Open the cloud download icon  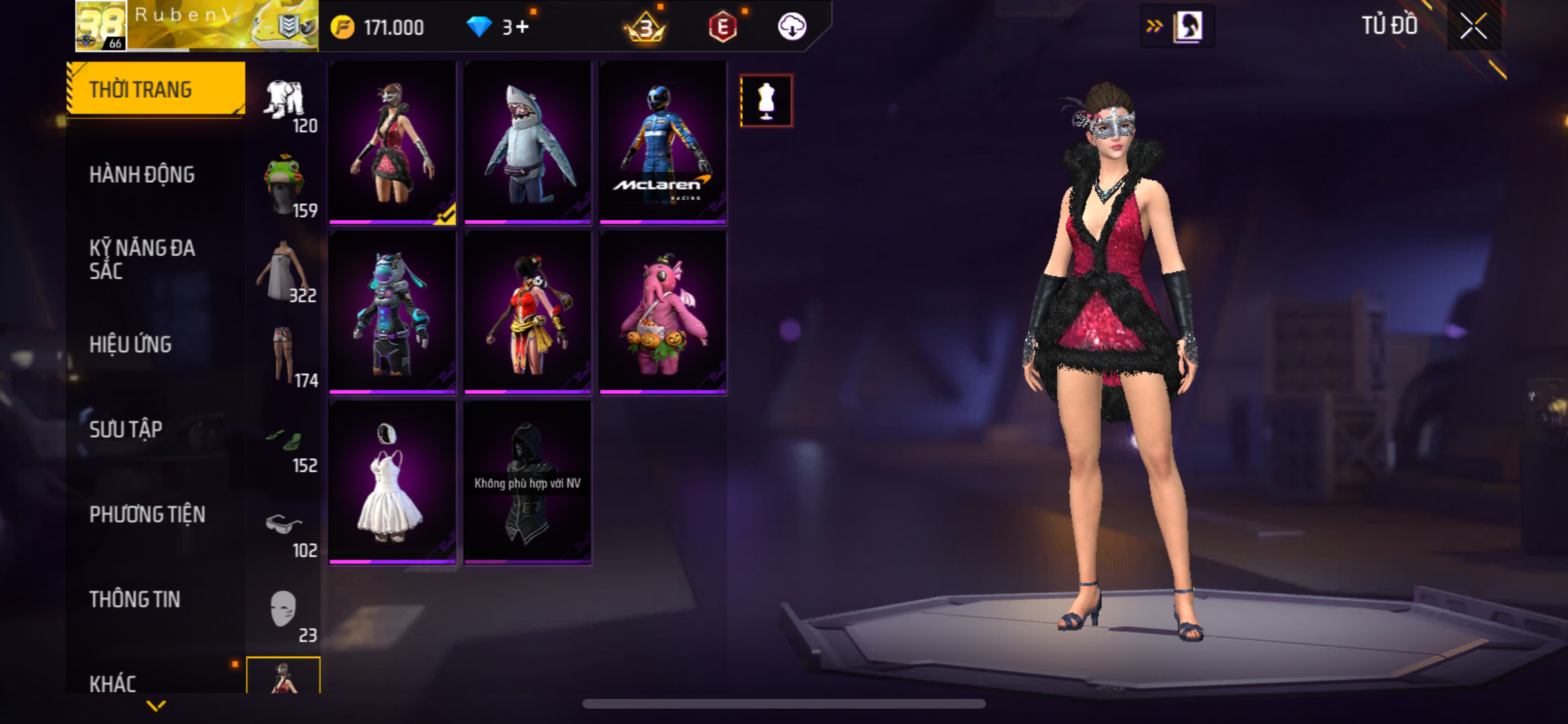click(x=792, y=27)
